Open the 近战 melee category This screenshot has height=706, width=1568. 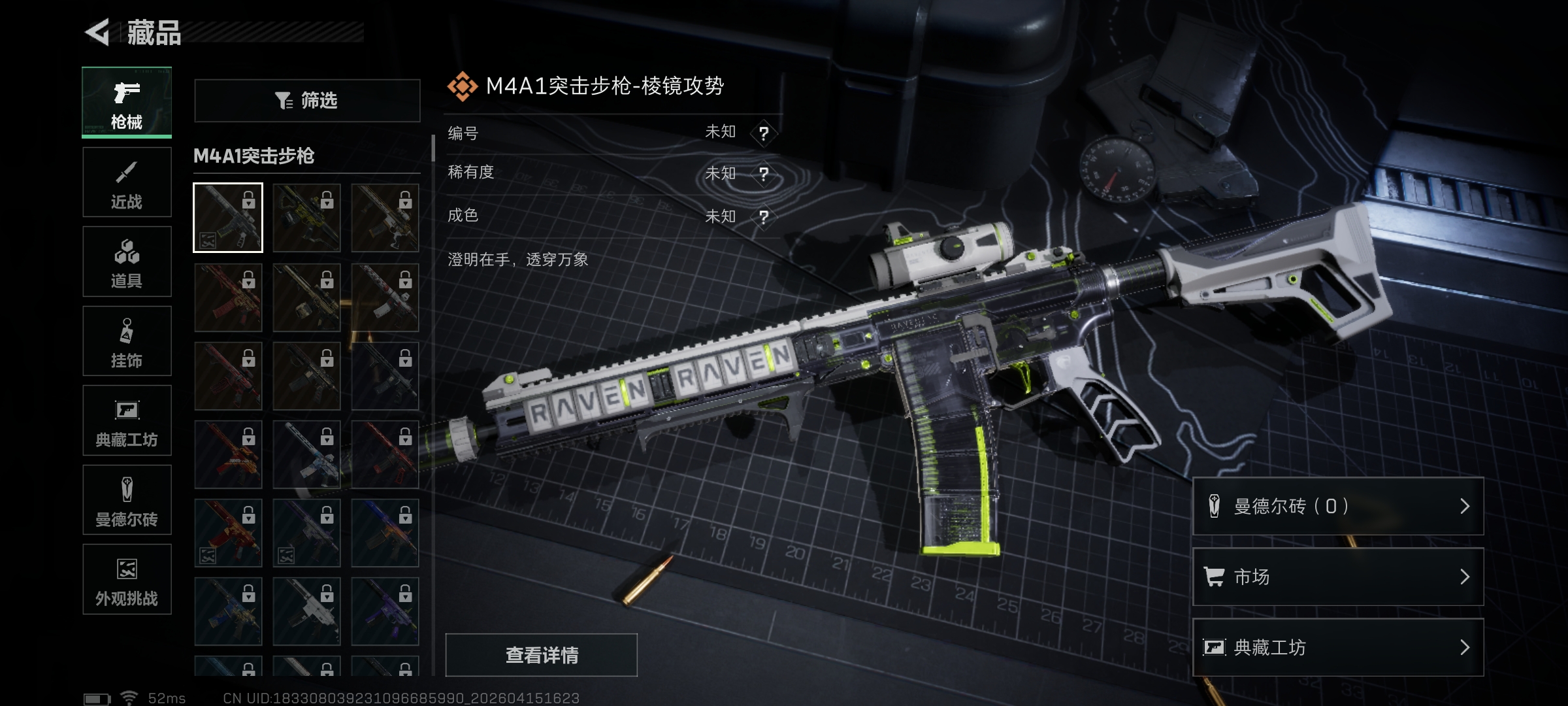point(127,182)
